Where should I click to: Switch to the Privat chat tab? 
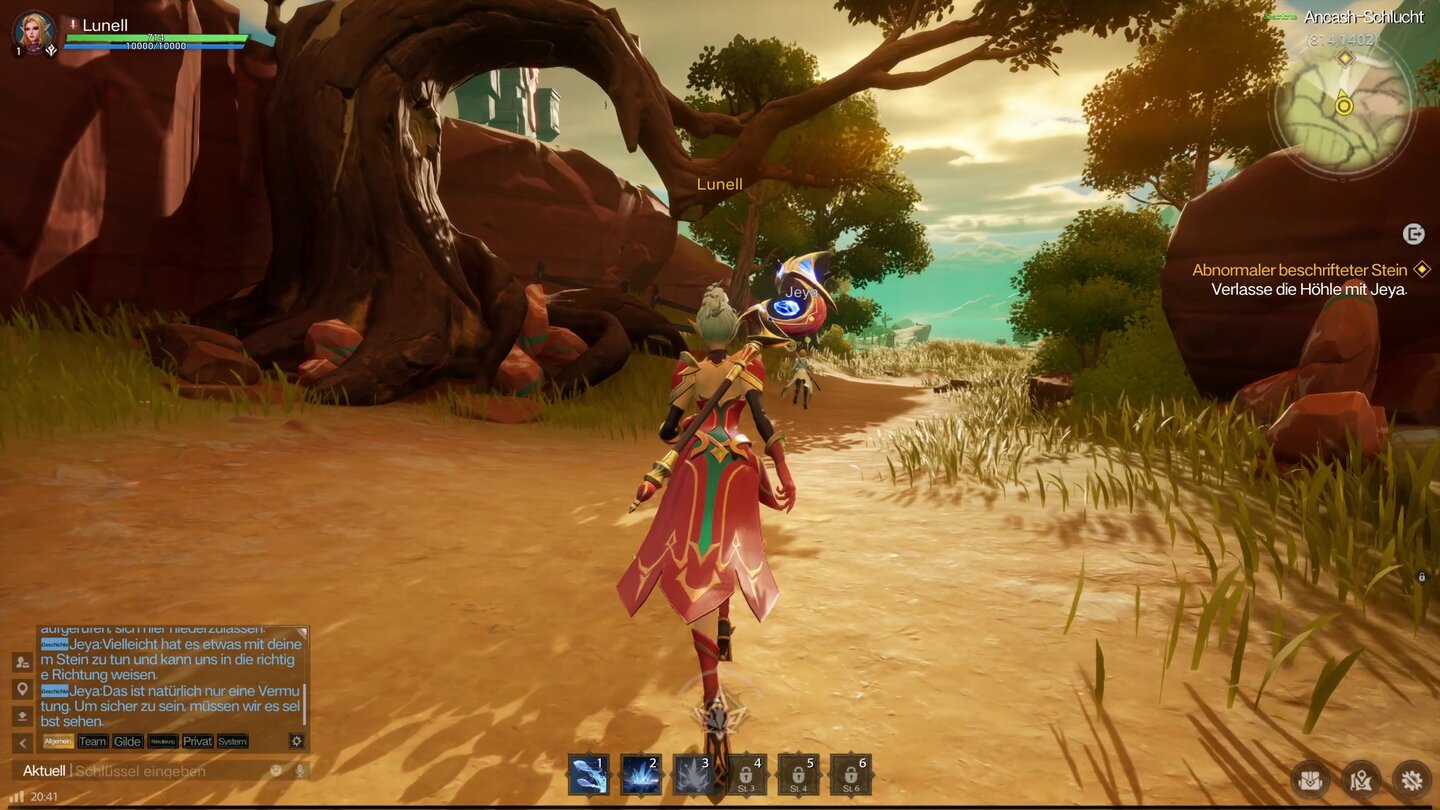[x=197, y=741]
